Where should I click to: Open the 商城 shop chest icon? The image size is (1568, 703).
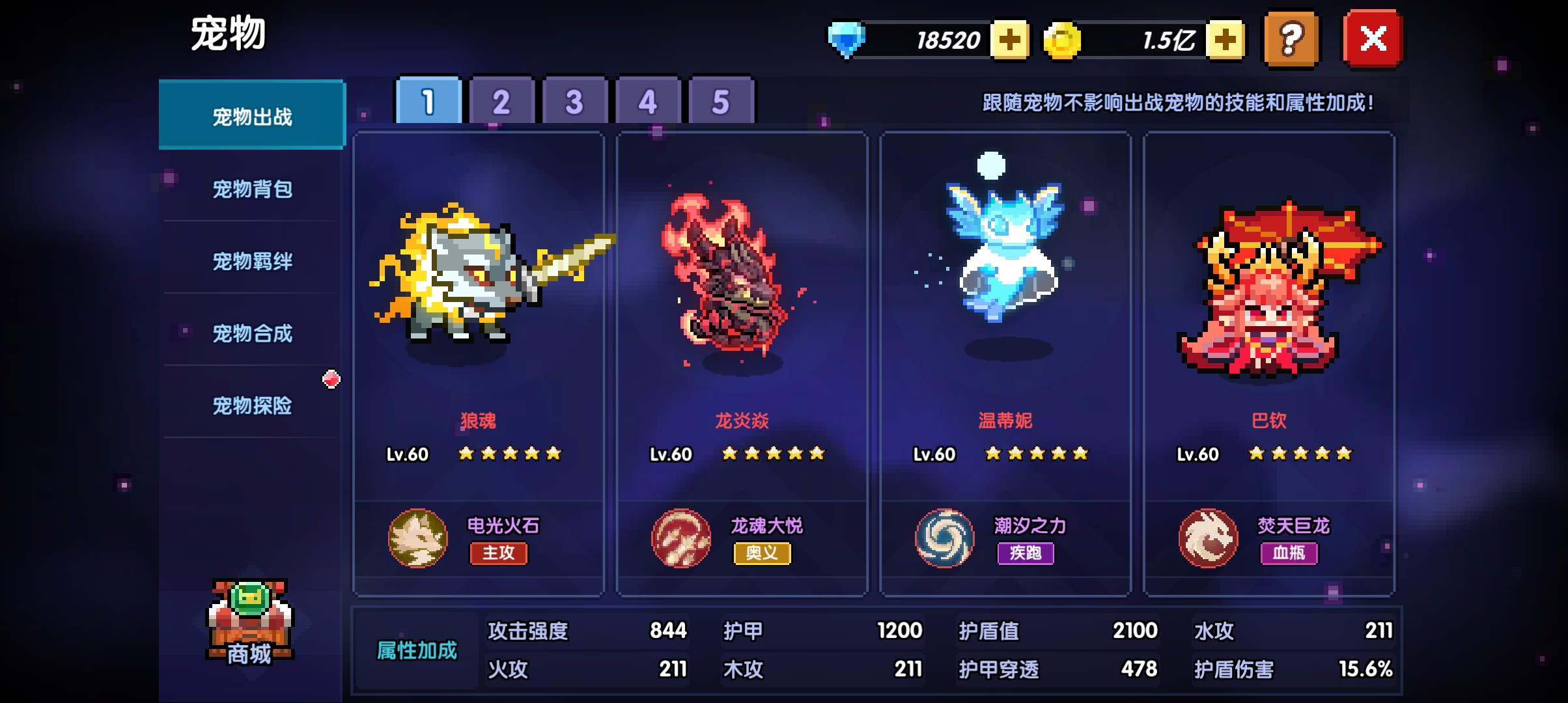[x=250, y=622]
